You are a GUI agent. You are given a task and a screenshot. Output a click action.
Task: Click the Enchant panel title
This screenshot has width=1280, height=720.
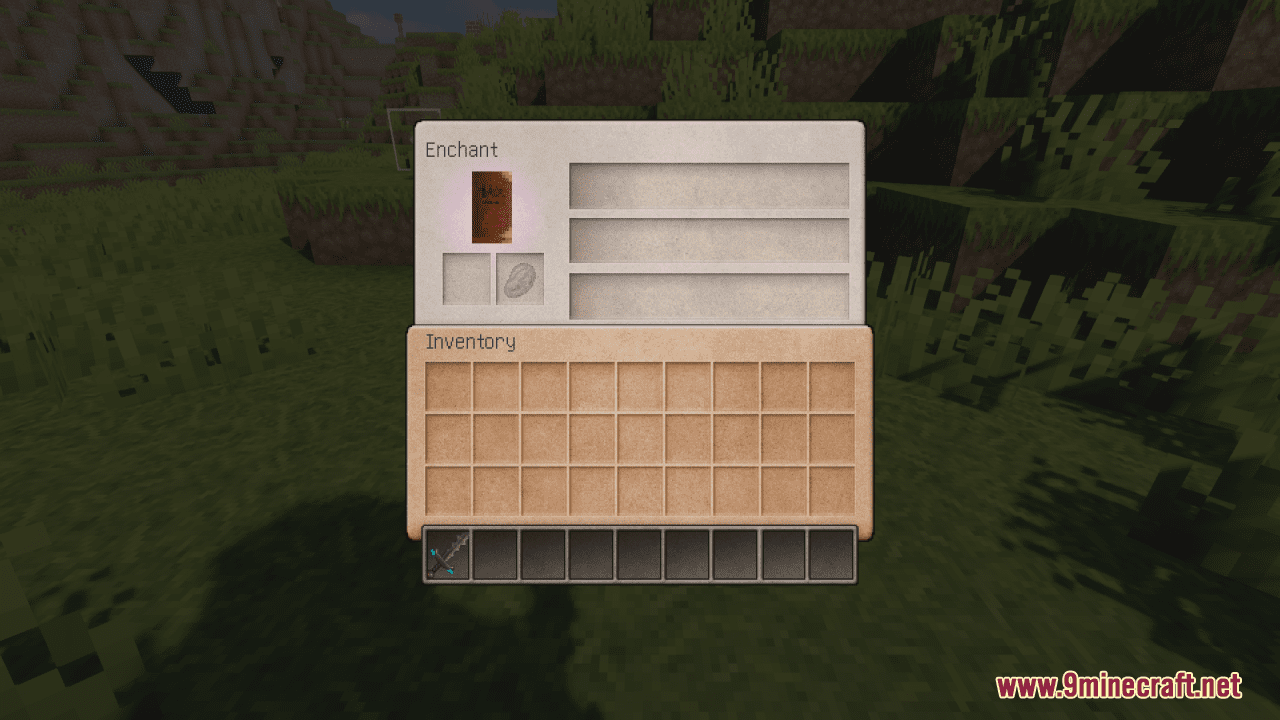(461, 150)
